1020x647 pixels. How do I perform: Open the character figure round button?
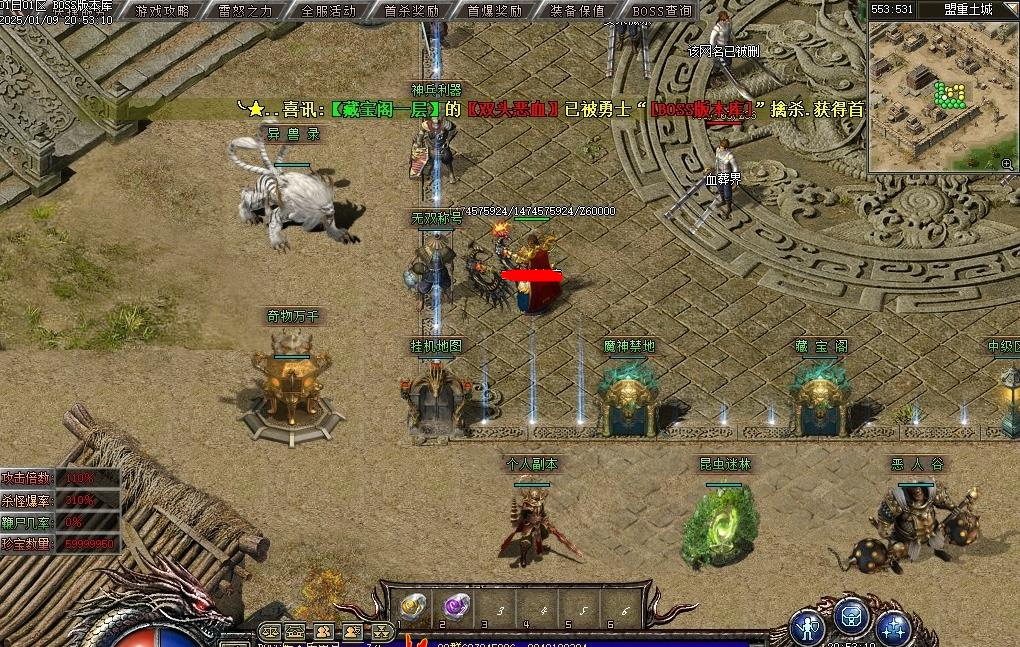(807, 627)
